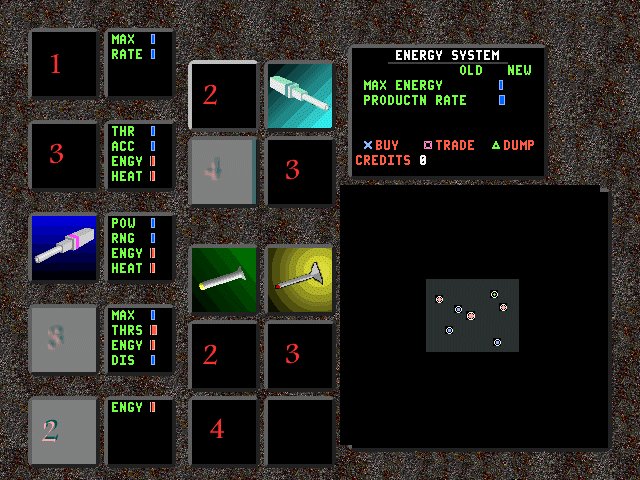Select the greyed-out slot numbered 2
Image resolution: width=640 pixels, height=480 pixels.
pyautogui.click(x=63, y=431)
